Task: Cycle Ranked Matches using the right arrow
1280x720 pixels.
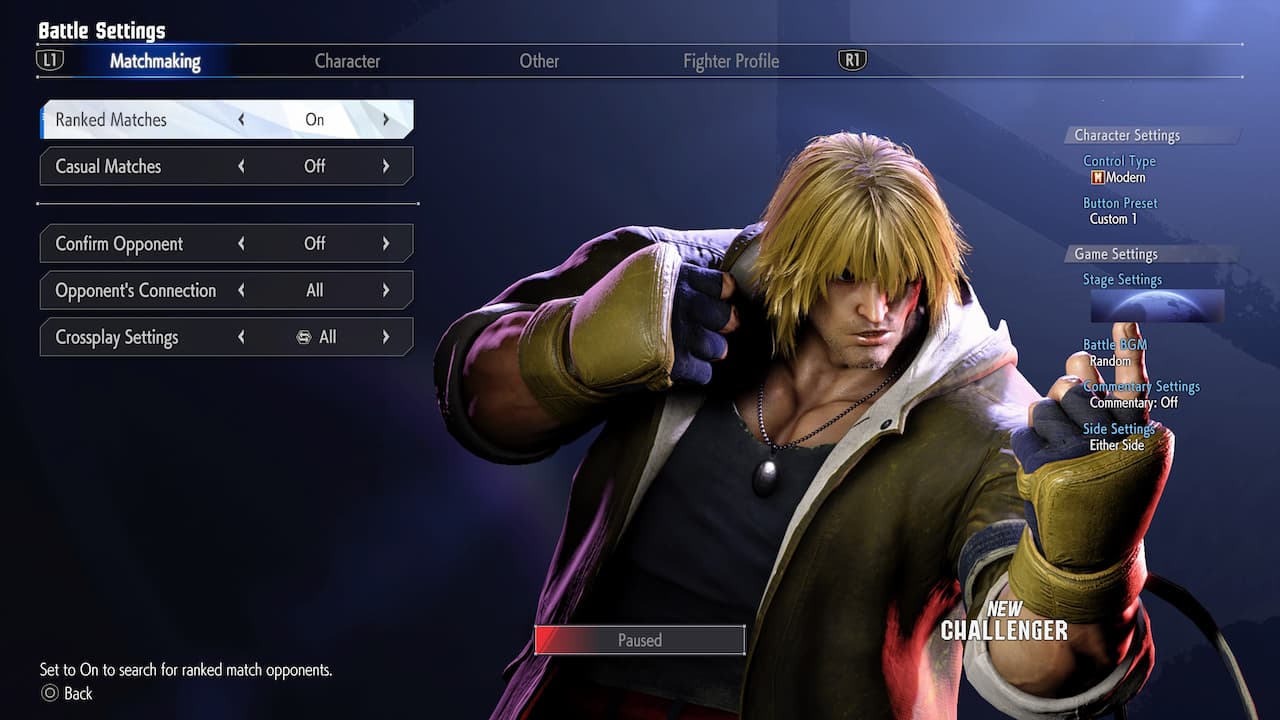Action: [x=386, y=119]
